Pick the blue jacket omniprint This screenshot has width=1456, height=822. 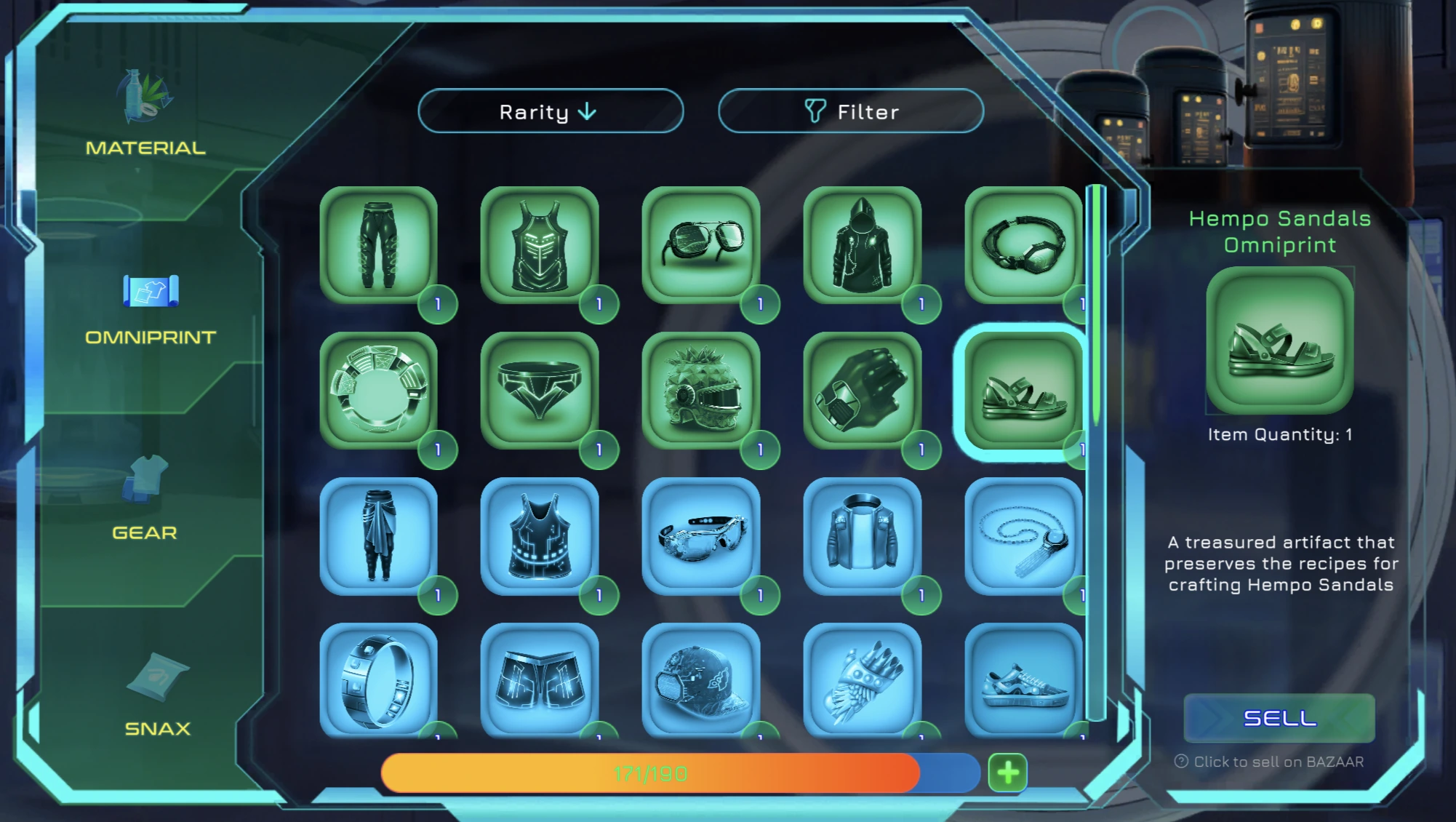(863, 536)
